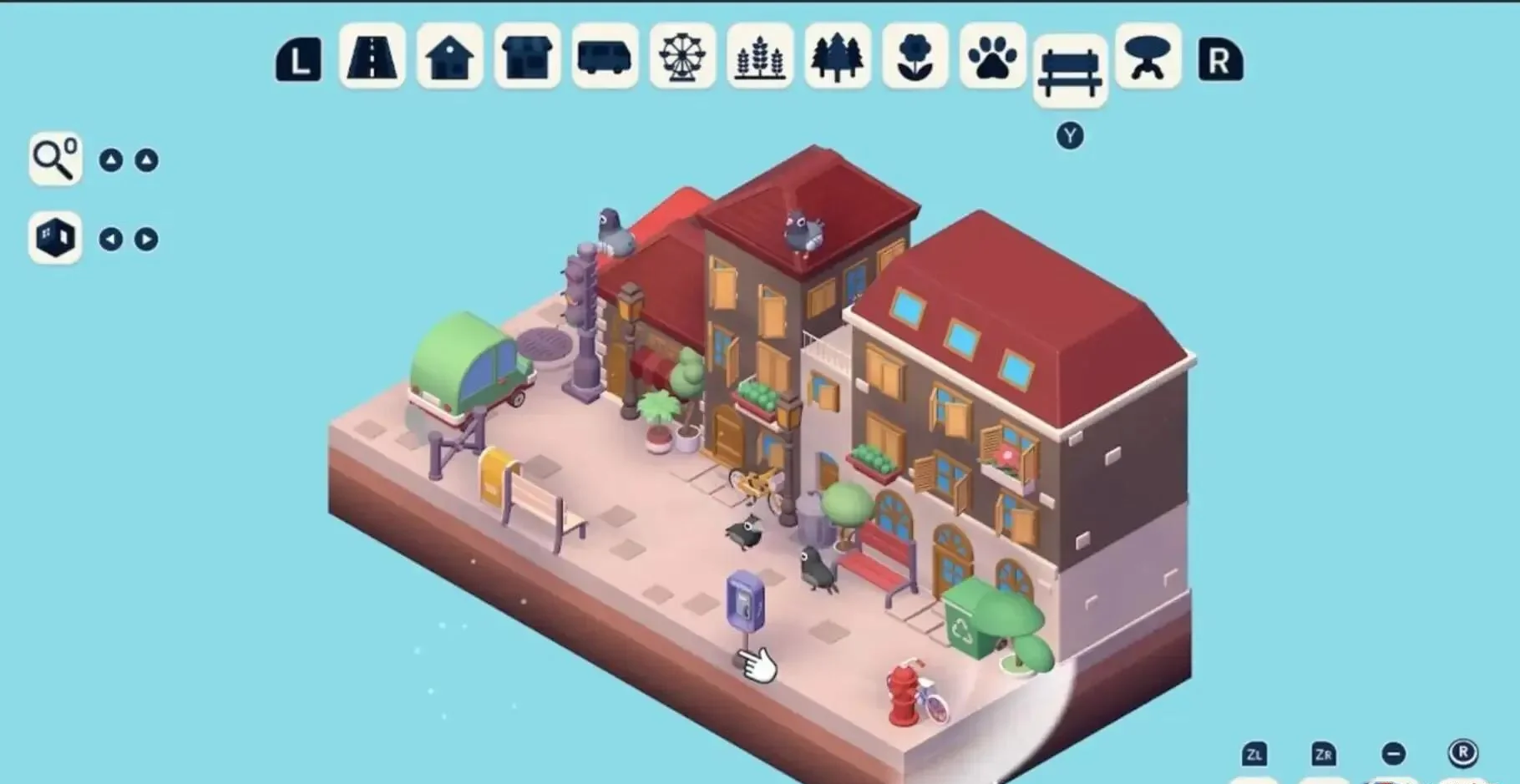Select the wheat plants category icon
1520x784 pixels.
[760, 59]
